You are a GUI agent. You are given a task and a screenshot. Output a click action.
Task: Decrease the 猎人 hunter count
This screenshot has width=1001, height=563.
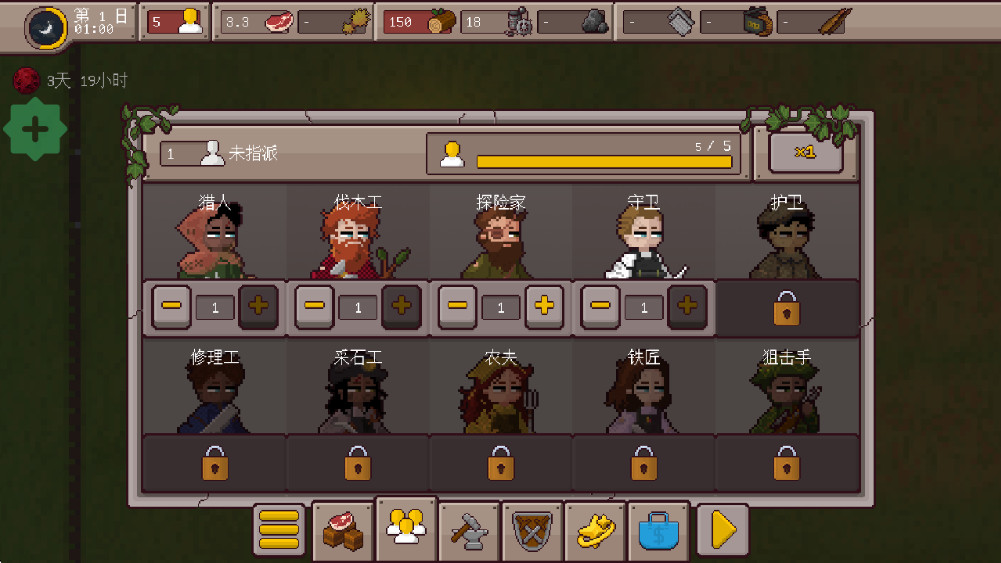172,306
